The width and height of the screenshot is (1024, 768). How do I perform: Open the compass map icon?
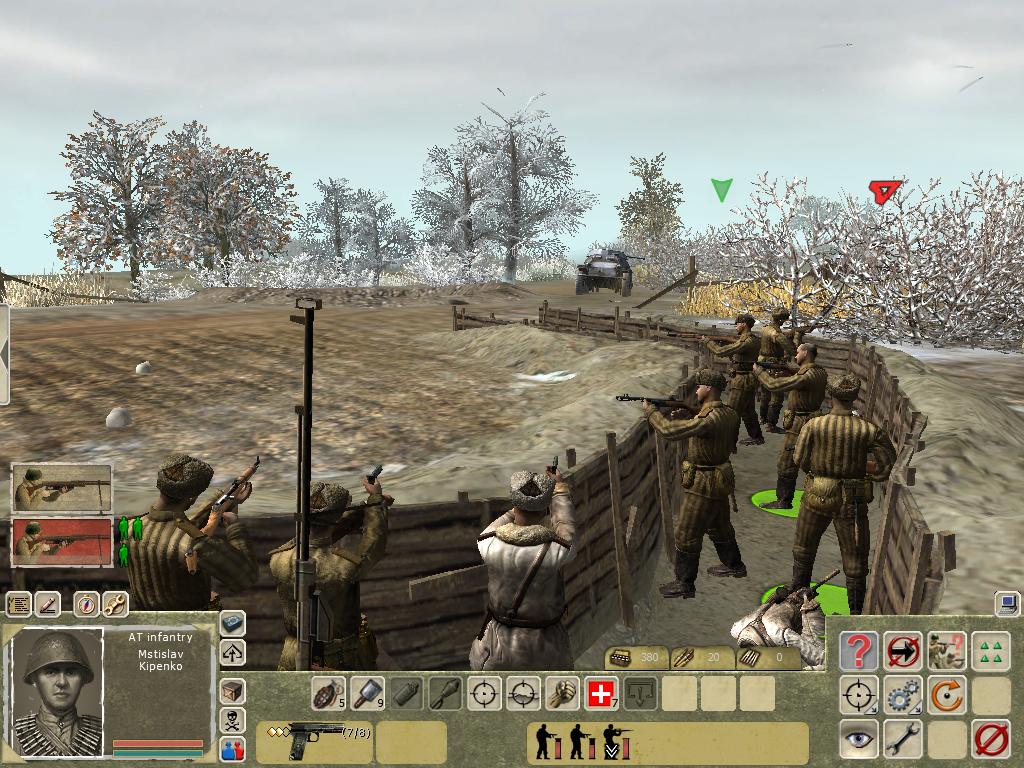pos(86,604)
